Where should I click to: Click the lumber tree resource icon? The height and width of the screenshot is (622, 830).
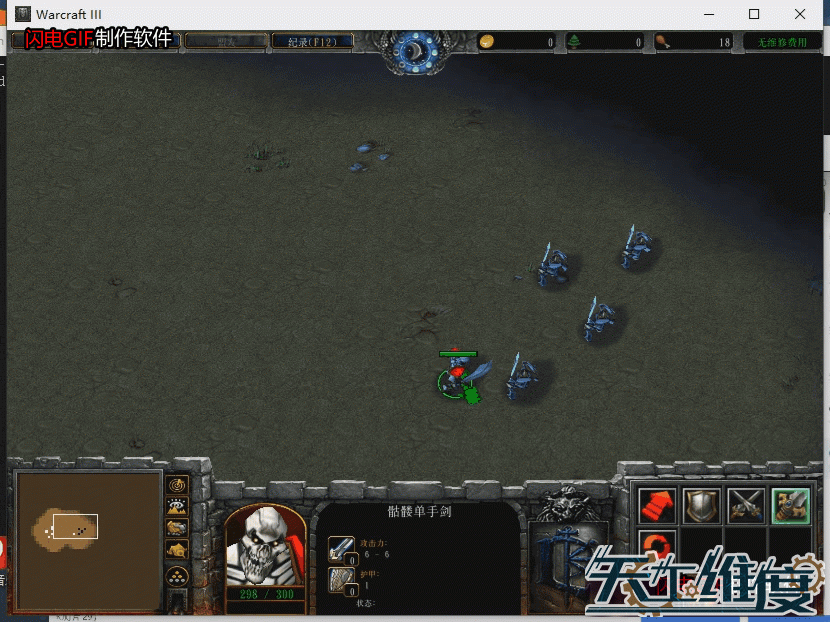click(x=574, y=41)
